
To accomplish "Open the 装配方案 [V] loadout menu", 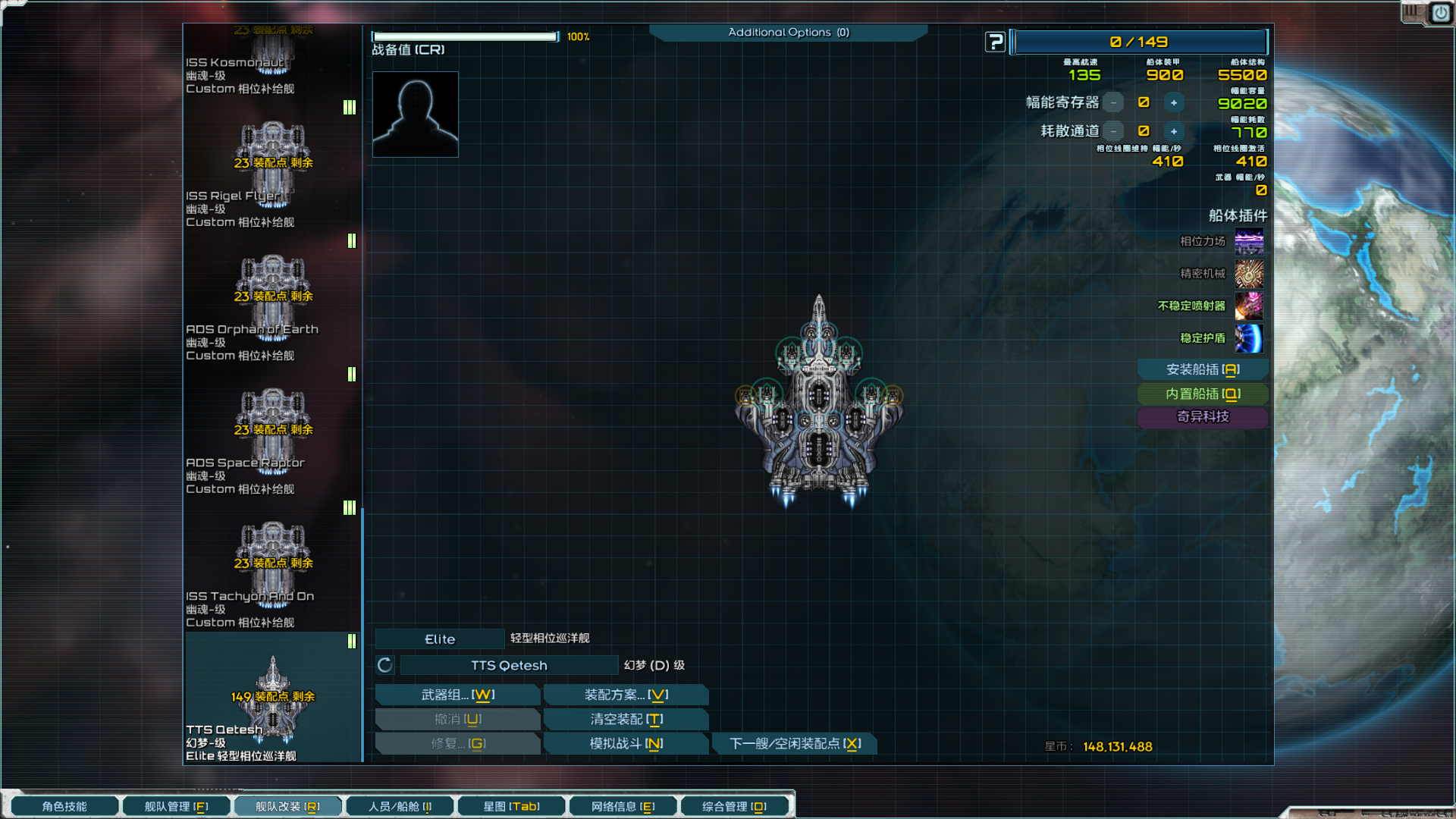I will pyautogui.click(x=625, y=694).
